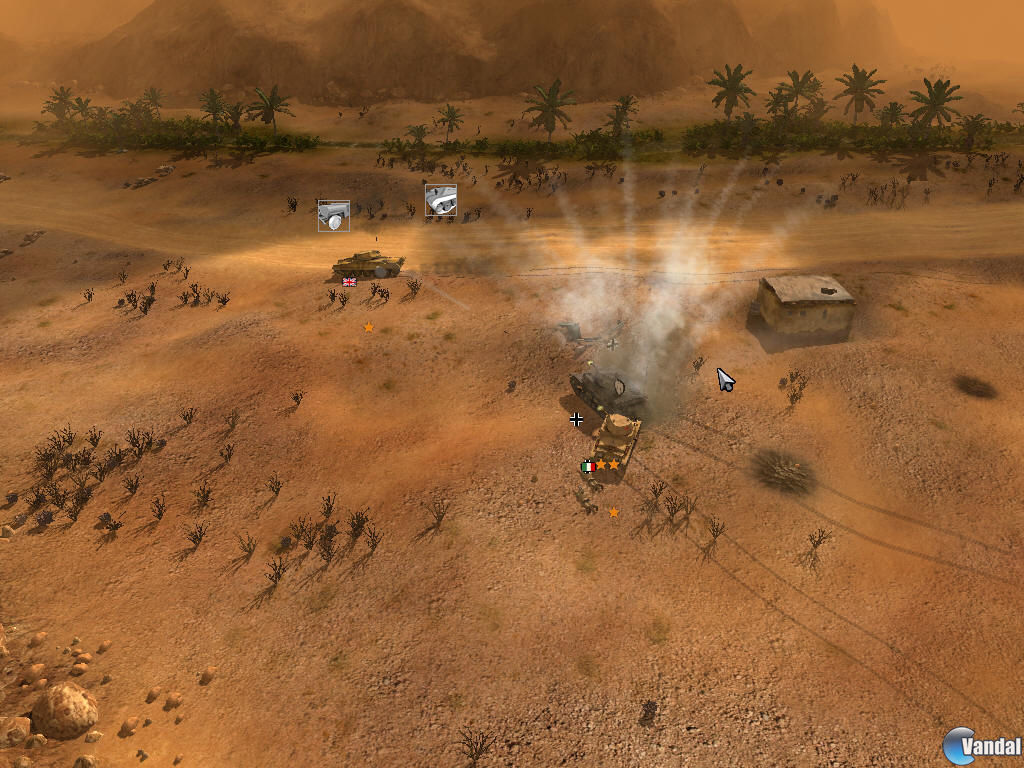Select the unit with the Italian flag marker
1024x768 pixels.
coord(615,440)
